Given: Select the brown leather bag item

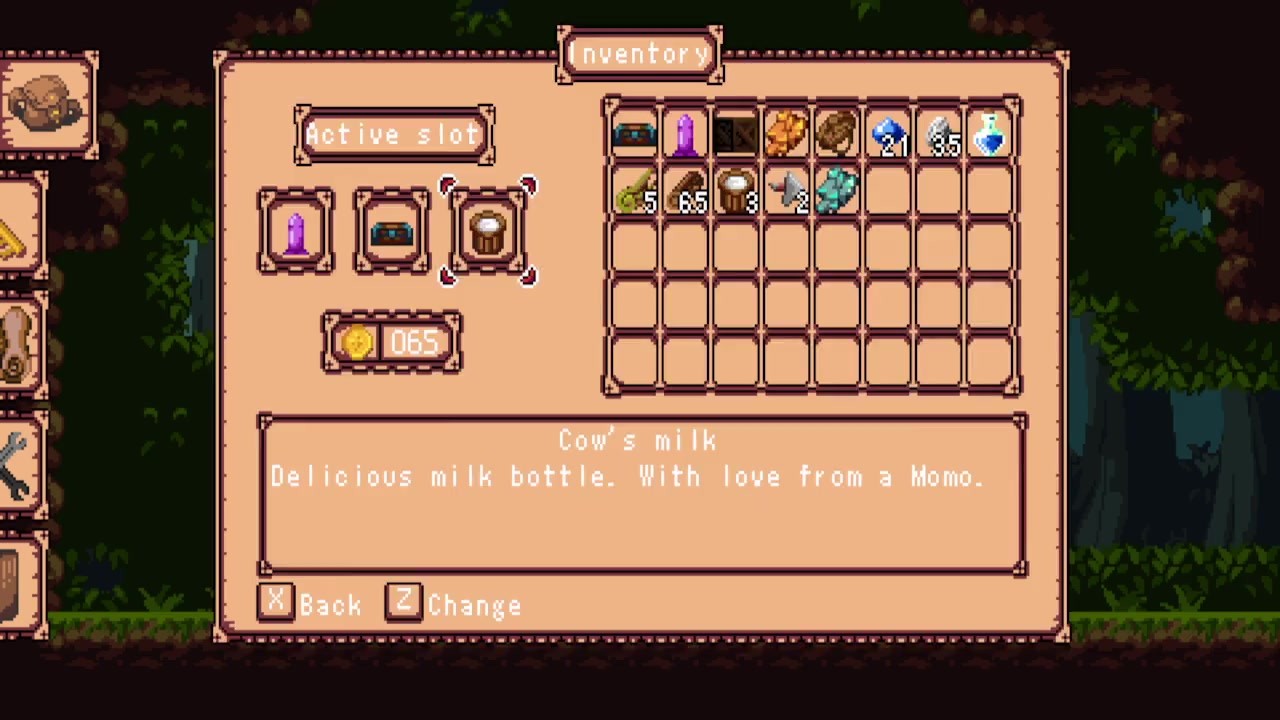Looking at the screenshot, I should (x=838, y=135).
